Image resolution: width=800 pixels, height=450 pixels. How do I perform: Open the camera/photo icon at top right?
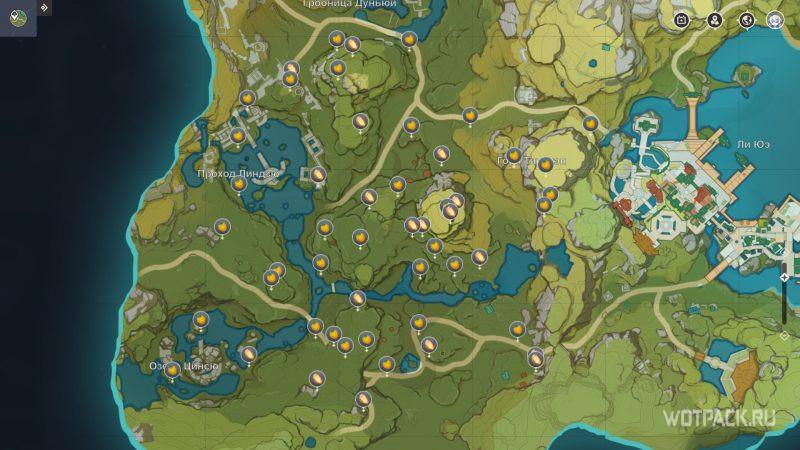click(x=682, y=20)
